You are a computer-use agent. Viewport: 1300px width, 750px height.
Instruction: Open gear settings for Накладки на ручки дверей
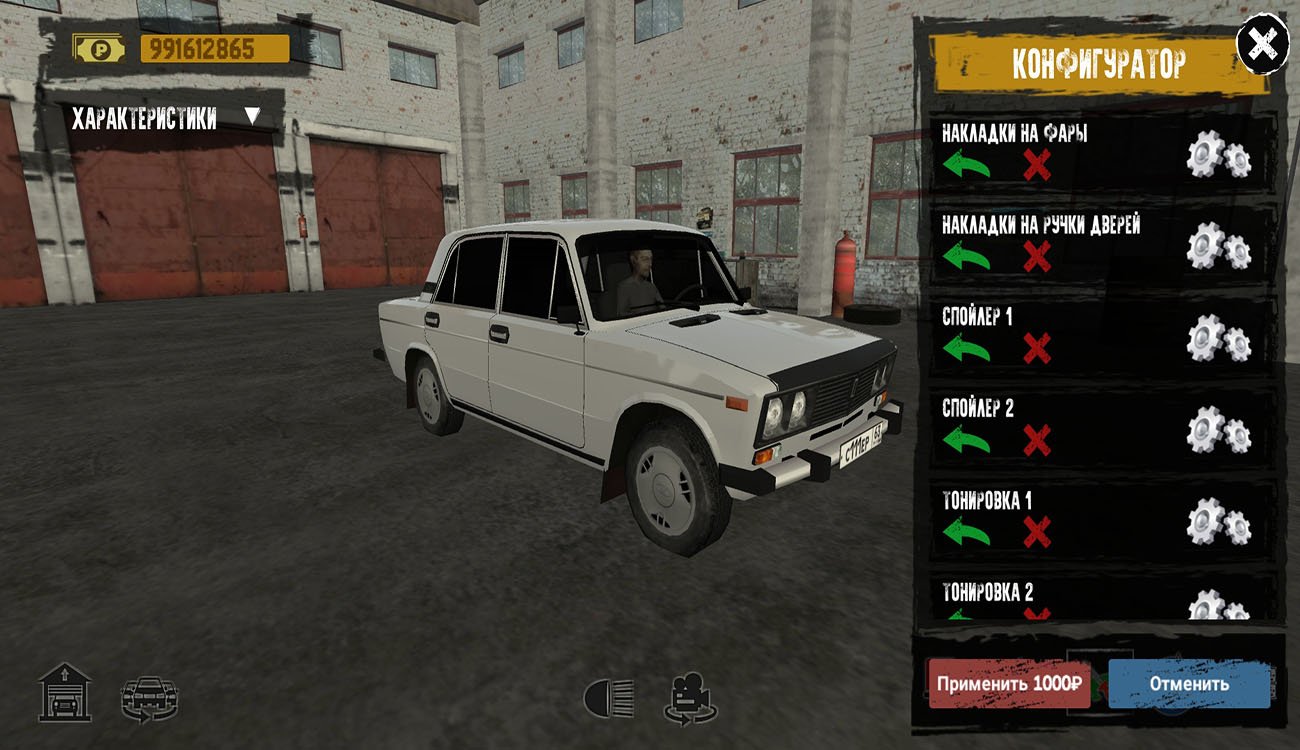(x=1218, y=247)
